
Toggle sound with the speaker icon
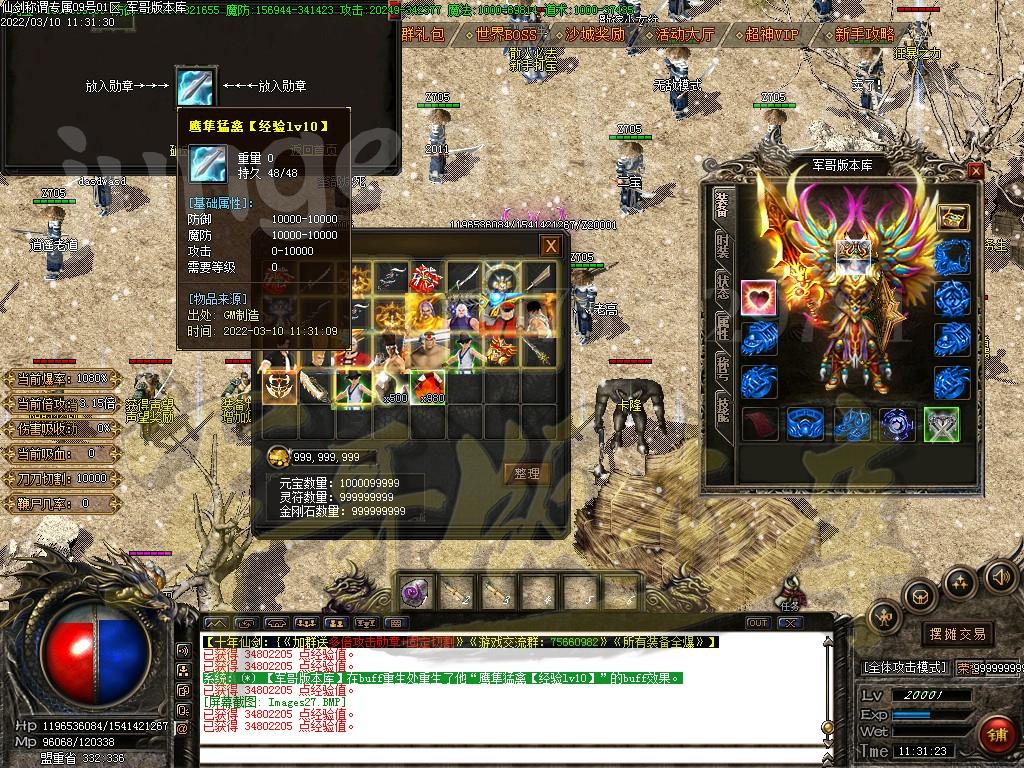pos(999,576)
